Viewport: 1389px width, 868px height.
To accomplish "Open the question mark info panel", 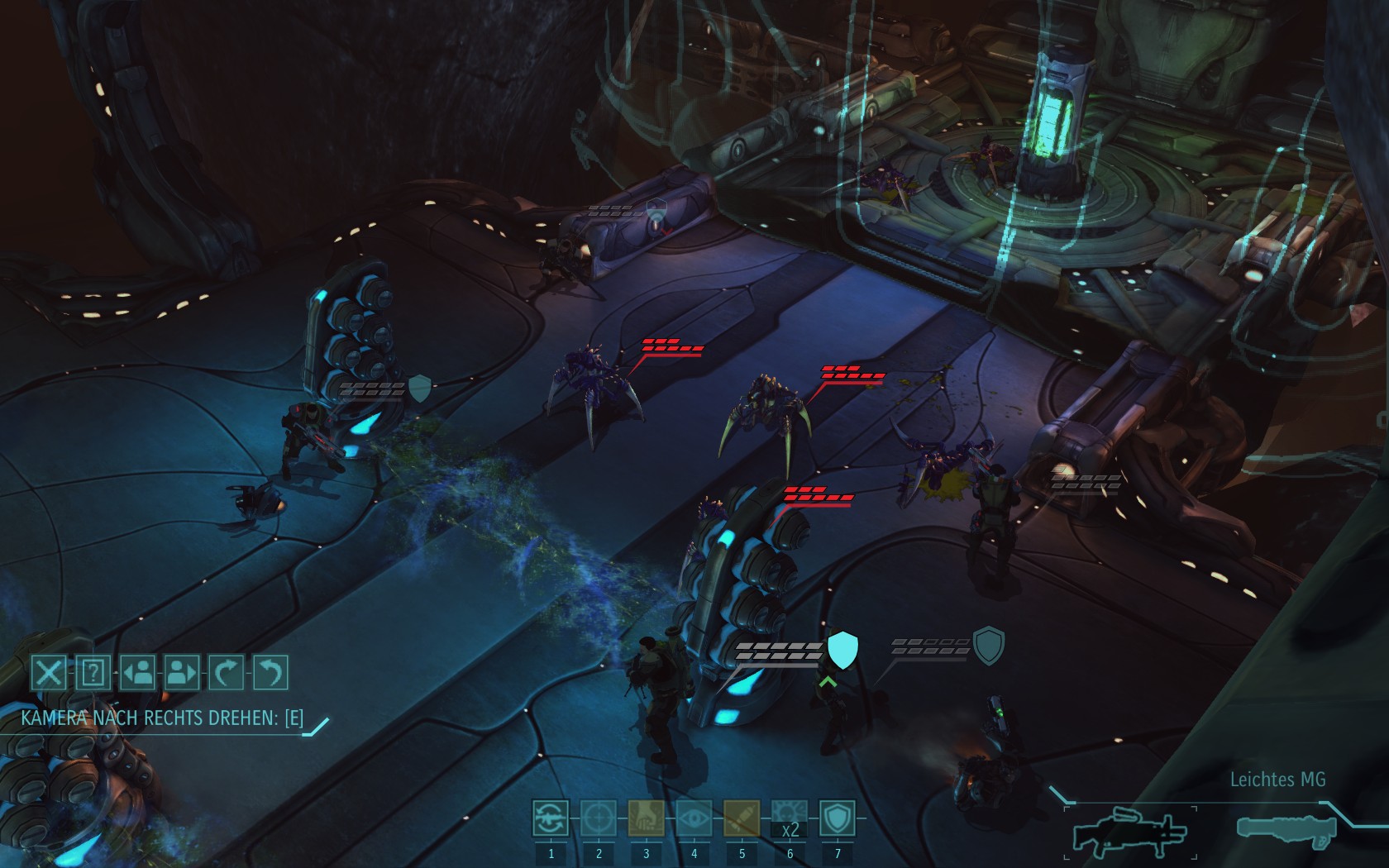I will (x=93, y=673).
